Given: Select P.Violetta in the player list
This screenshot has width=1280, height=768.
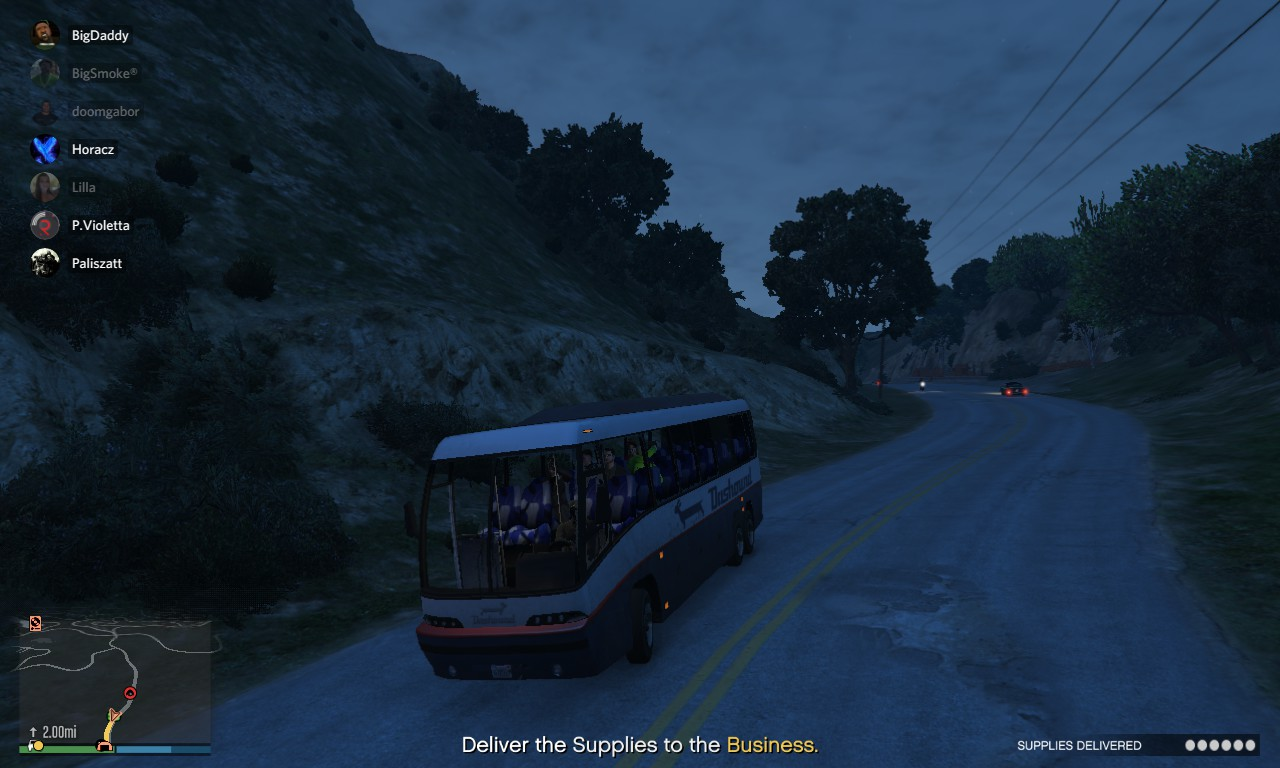Looking at the screenshot, I should (x=100, y=226).
